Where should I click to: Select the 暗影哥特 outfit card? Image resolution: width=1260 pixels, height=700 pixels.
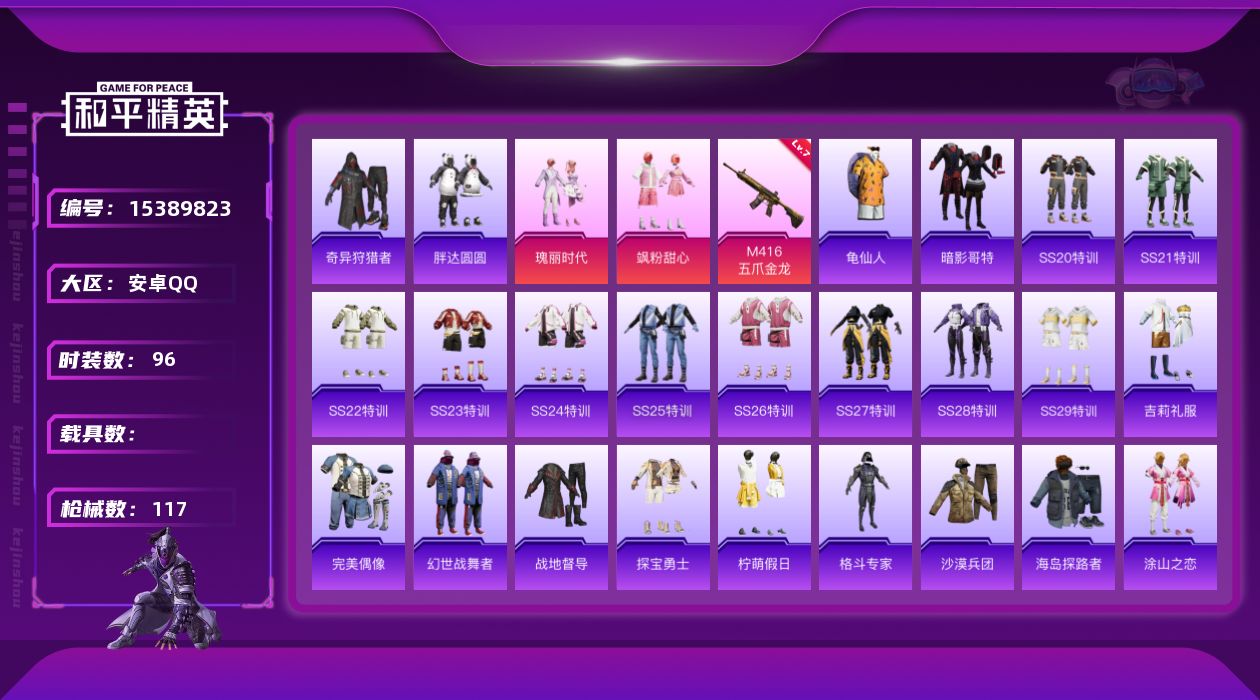[x=967, y=211]
